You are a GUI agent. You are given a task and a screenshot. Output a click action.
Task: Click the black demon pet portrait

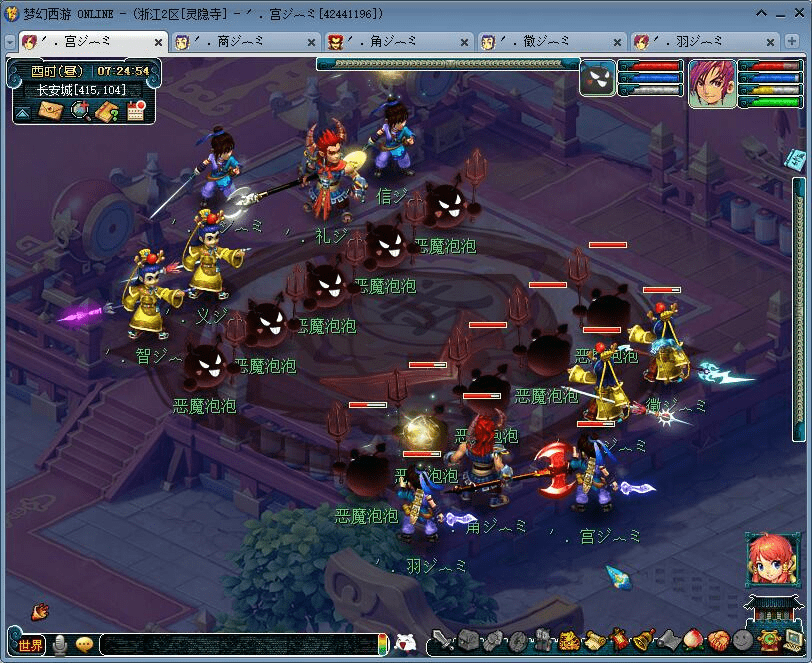coord(597,78)
